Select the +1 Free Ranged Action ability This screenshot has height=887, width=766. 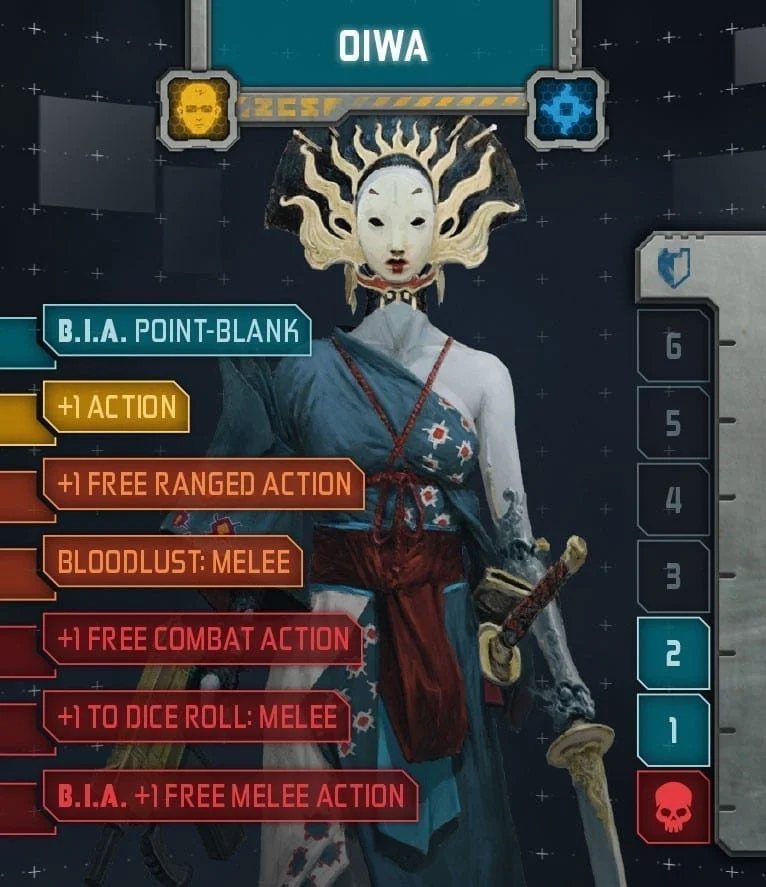(x=204, y=484)
